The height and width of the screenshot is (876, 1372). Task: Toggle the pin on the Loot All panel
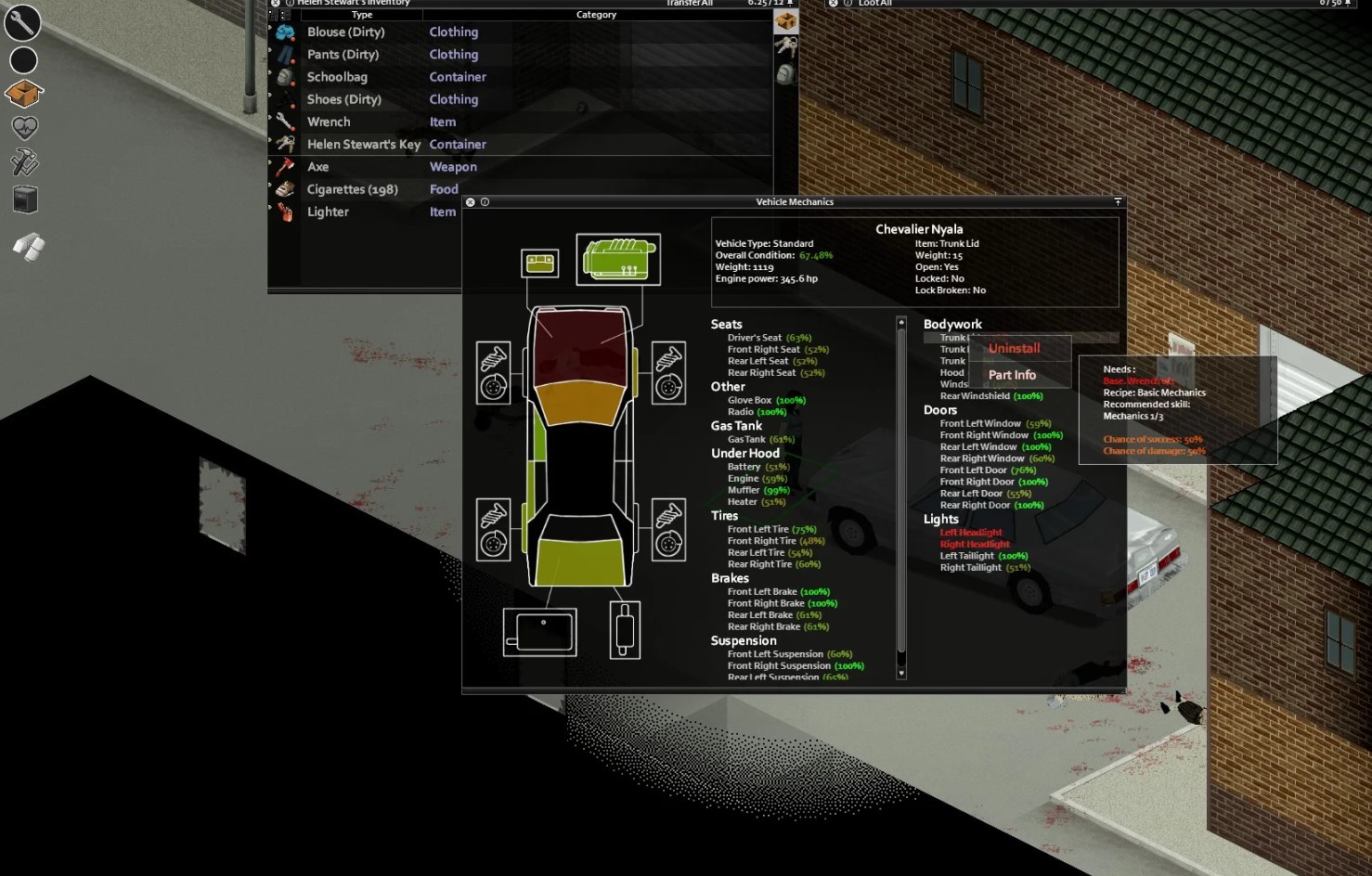1348,3
